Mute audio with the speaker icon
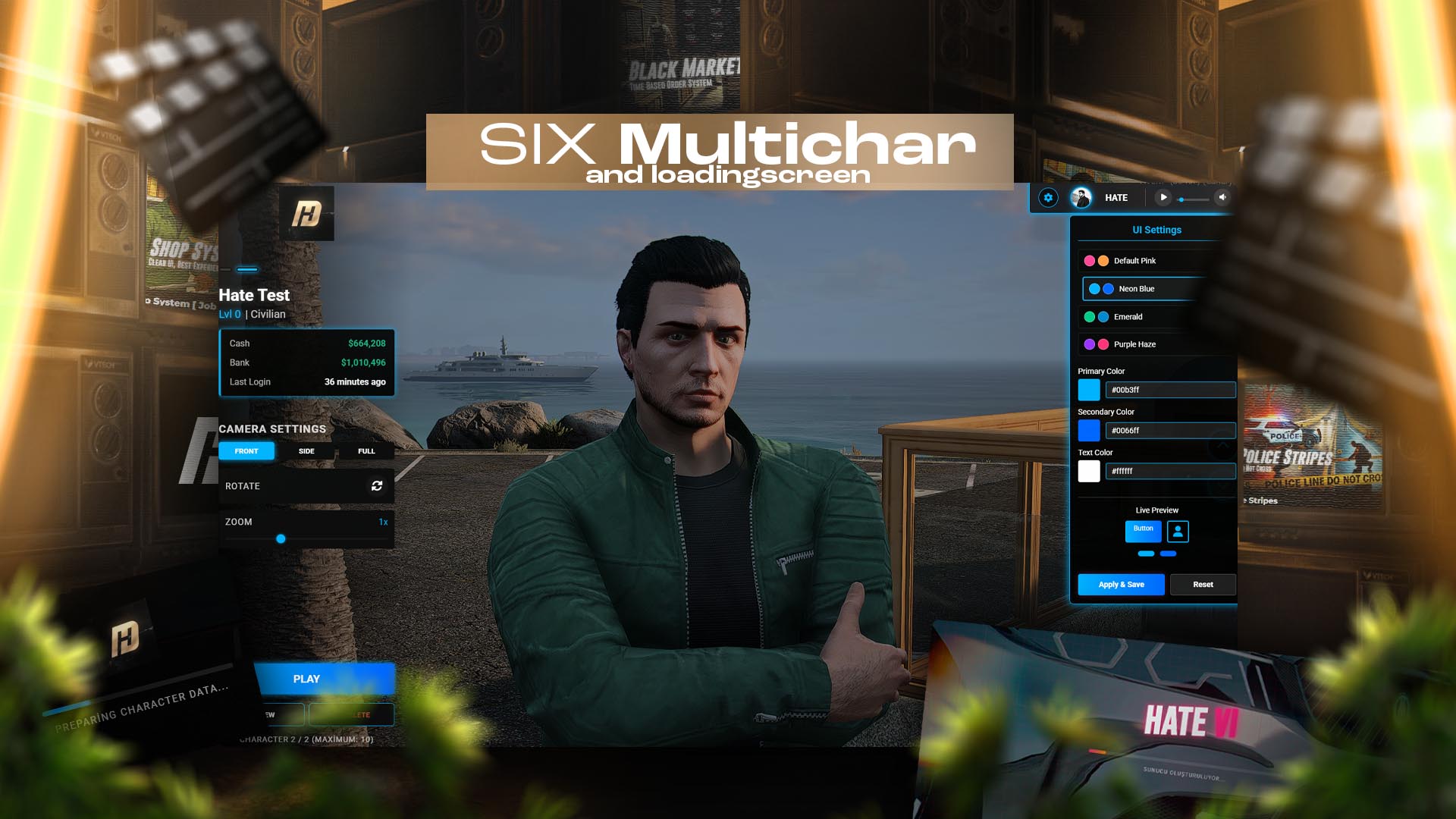The height and width of the screenshot is (819, 1456). (1222, 197)
